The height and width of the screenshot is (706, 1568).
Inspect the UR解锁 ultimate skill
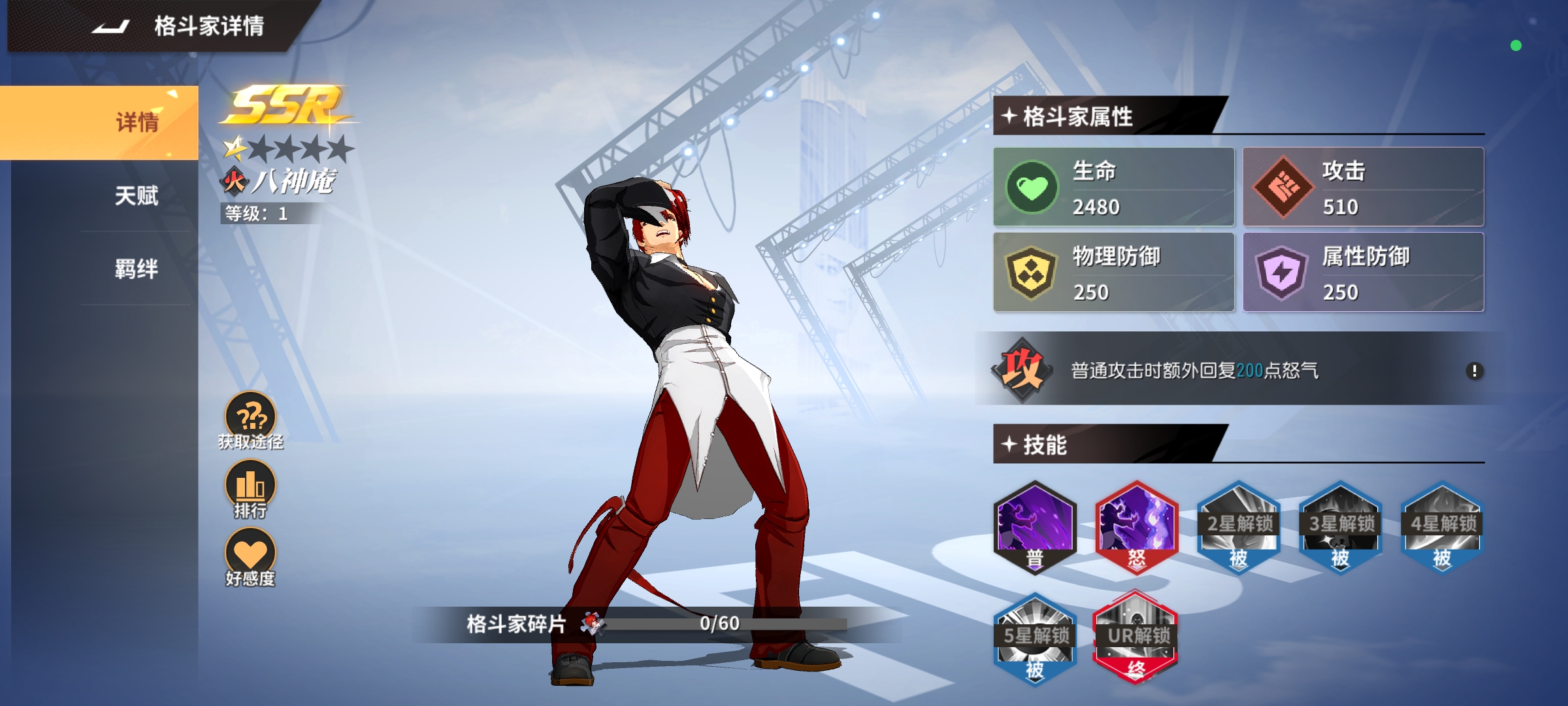pos(1136,639)
